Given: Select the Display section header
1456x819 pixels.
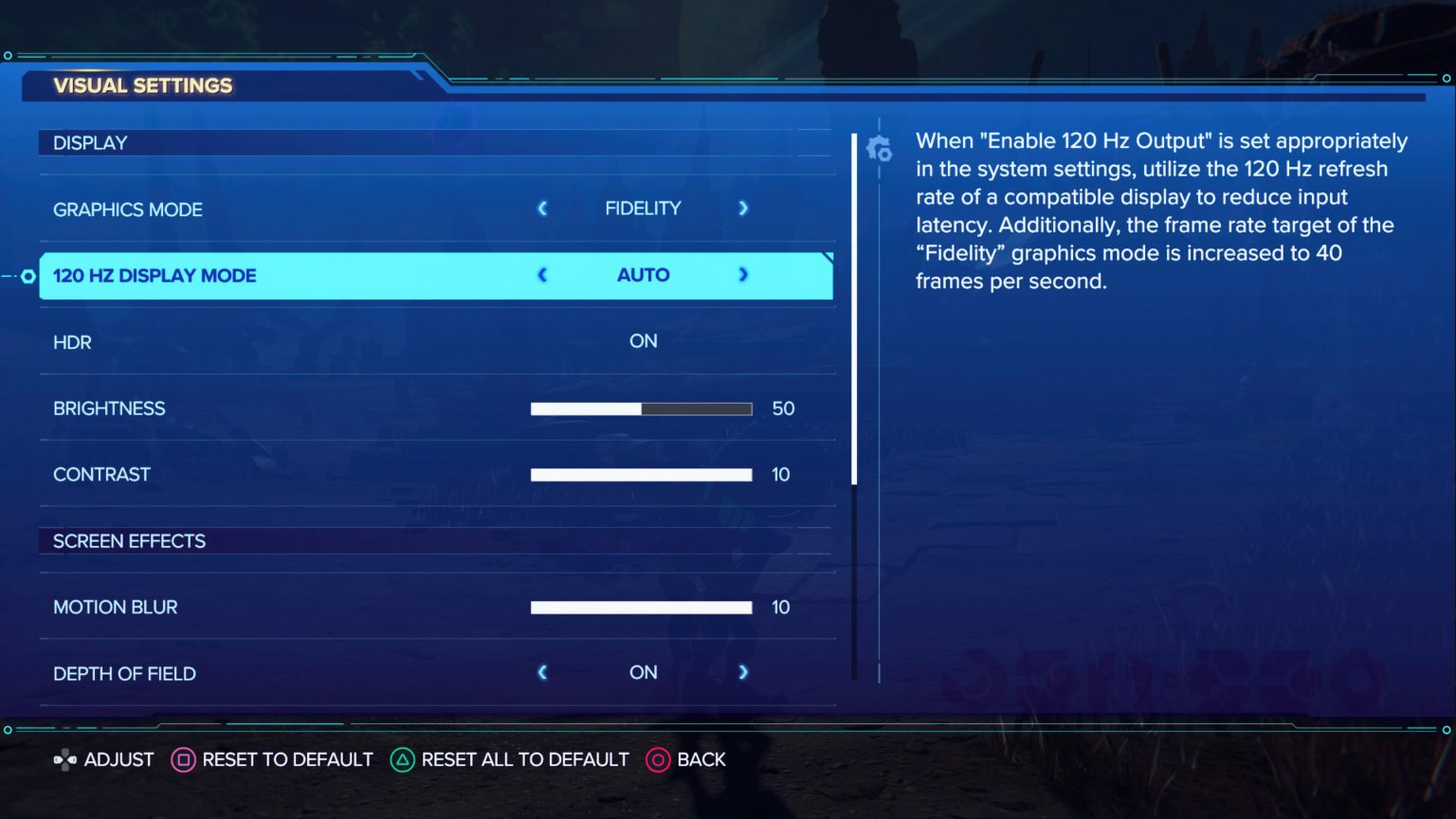Looking at the screenshot, I should [90, 142].
